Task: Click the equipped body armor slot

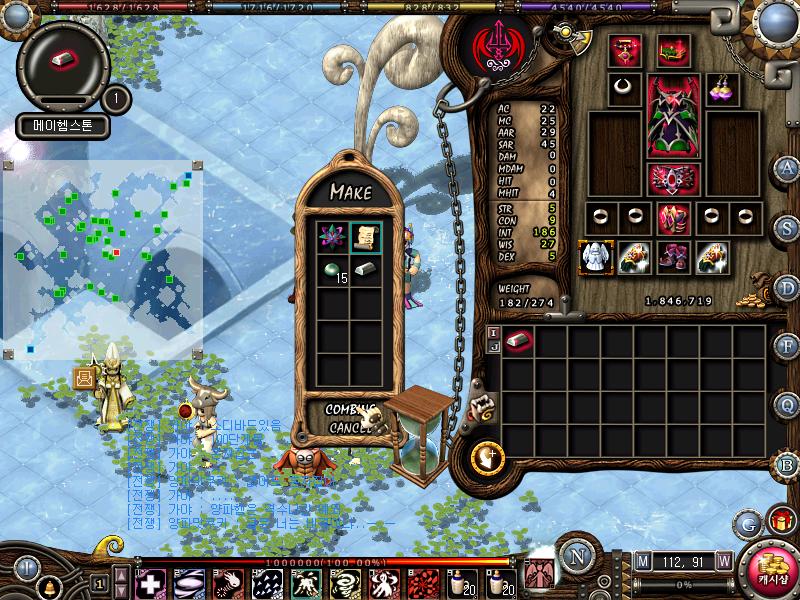Action: point(674,116)
